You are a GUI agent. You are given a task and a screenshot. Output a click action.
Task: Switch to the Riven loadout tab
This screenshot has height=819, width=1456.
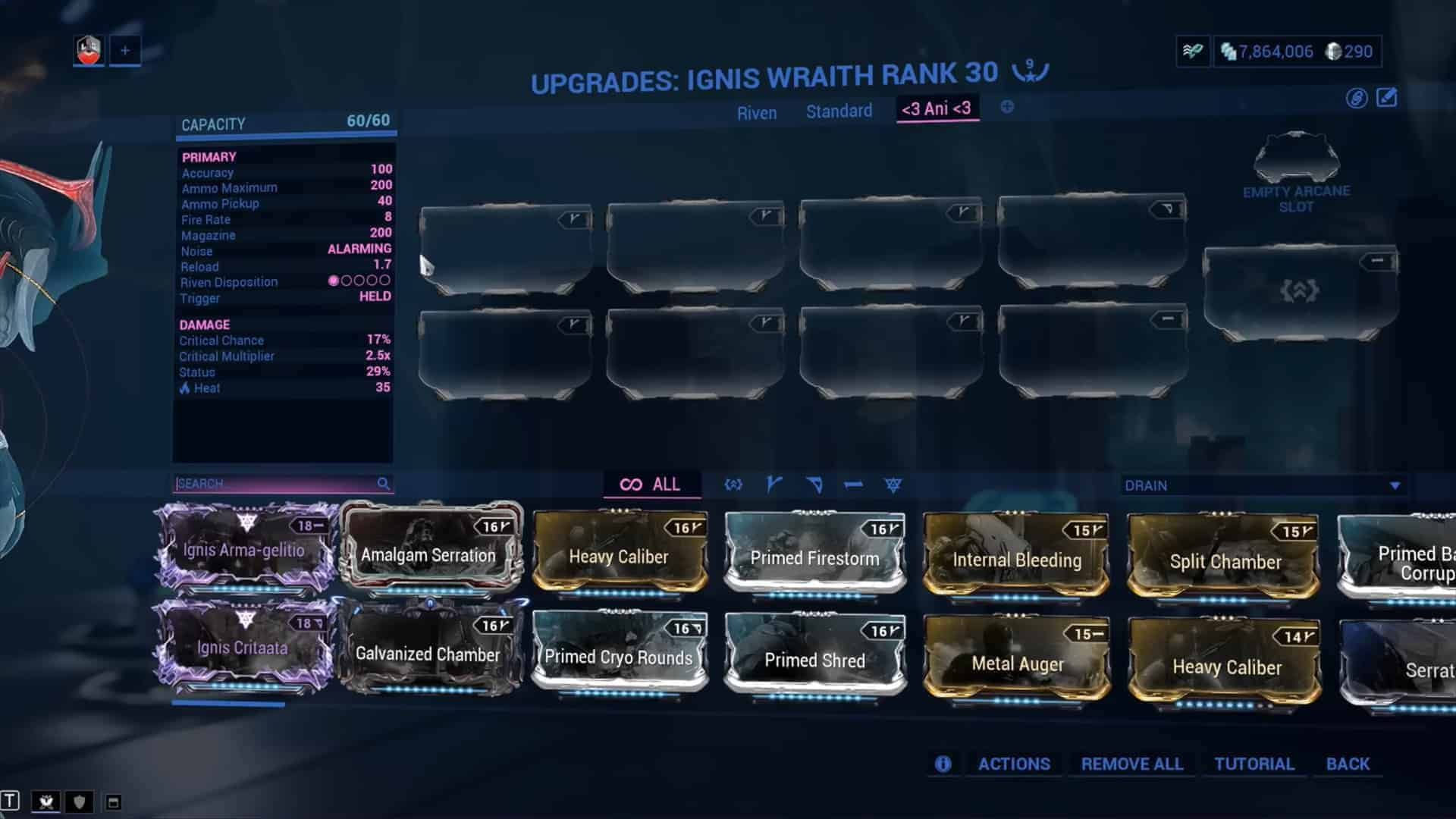click(756, 113)
